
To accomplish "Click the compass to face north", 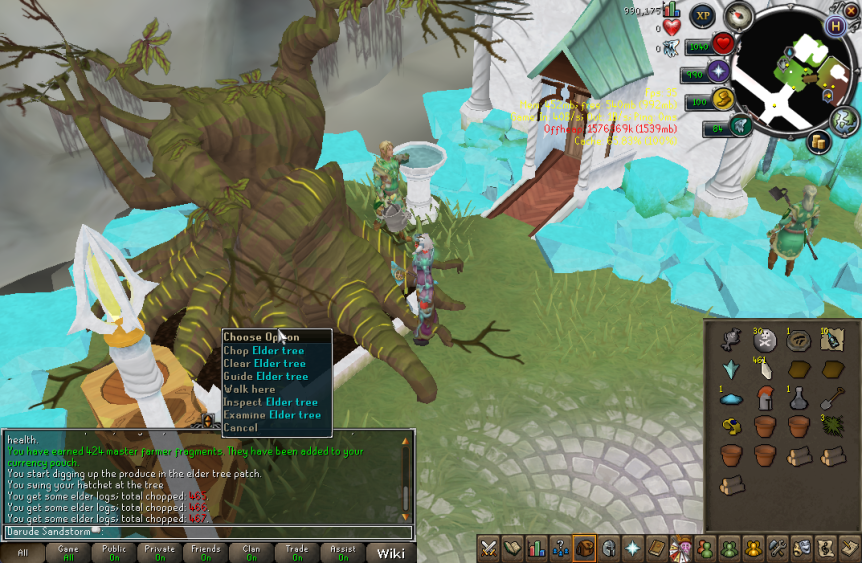I will (x=738, y=15).
